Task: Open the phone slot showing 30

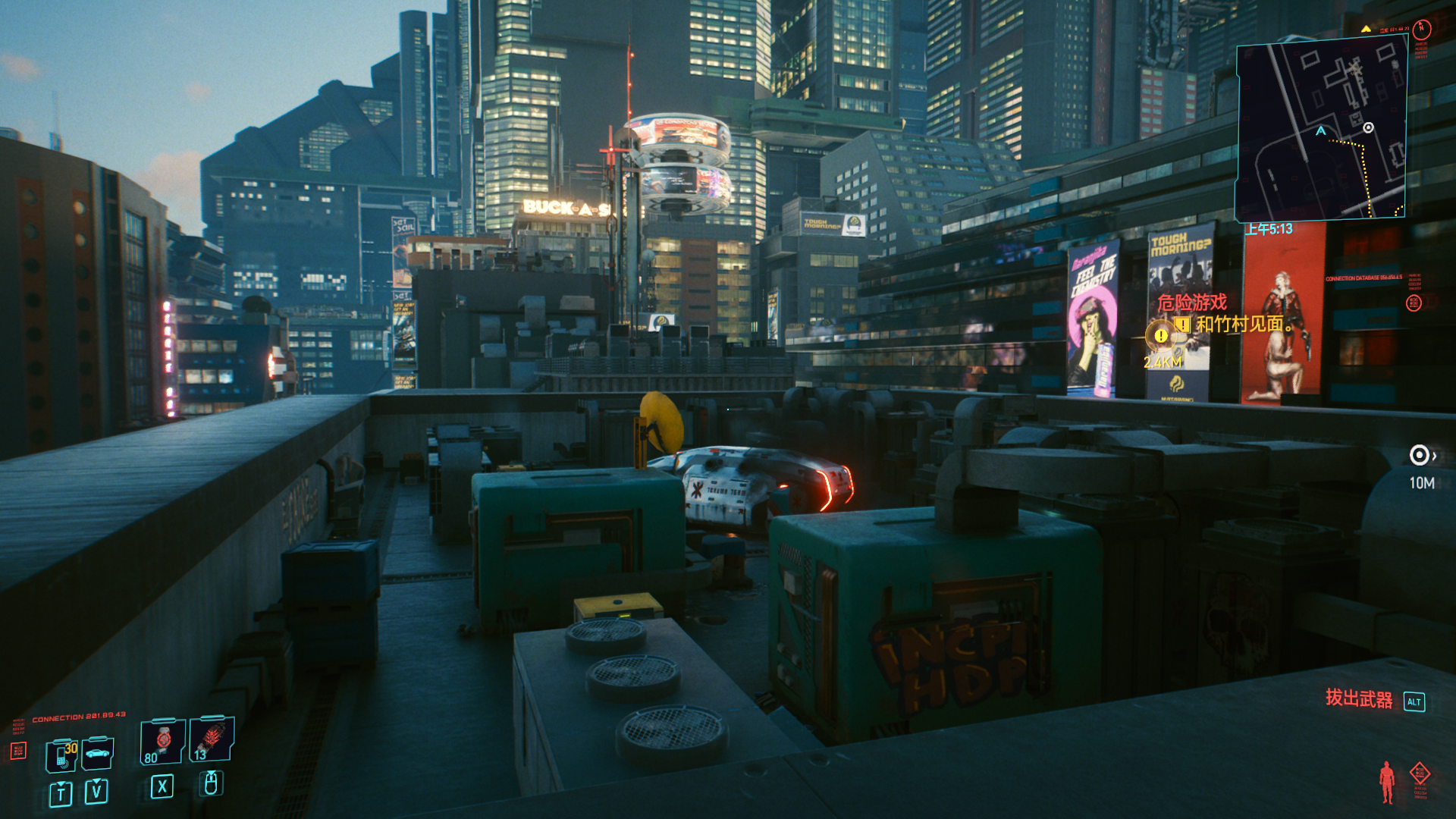Action: (62, 755)
